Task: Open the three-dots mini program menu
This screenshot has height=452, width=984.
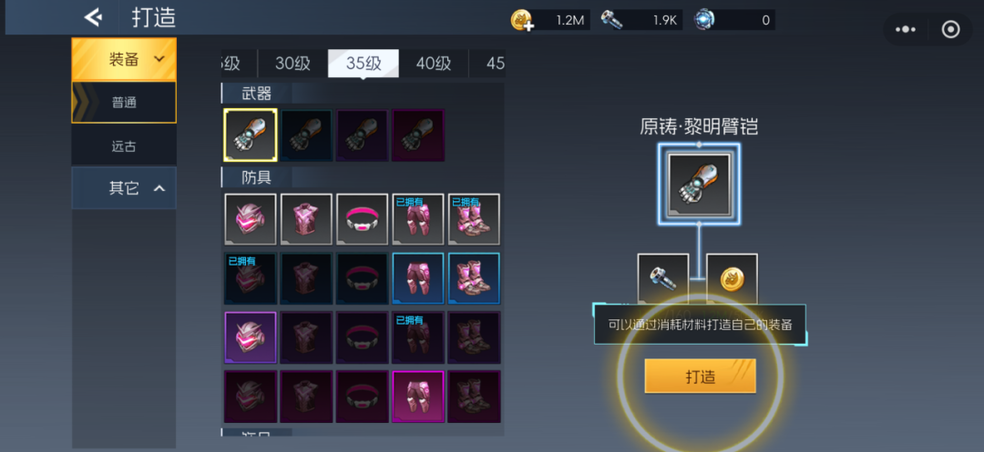Action: coord(906,29)
